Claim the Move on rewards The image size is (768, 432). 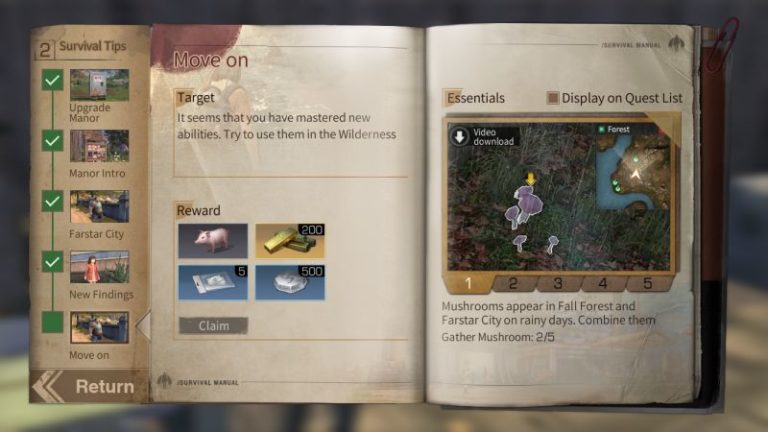(212, 325)
